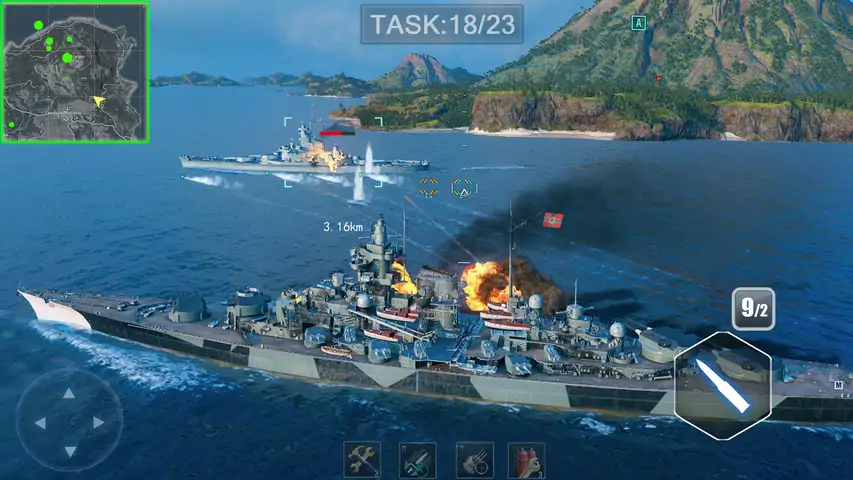Use the crossed wrench repair consumable

(x=362, y=460)
